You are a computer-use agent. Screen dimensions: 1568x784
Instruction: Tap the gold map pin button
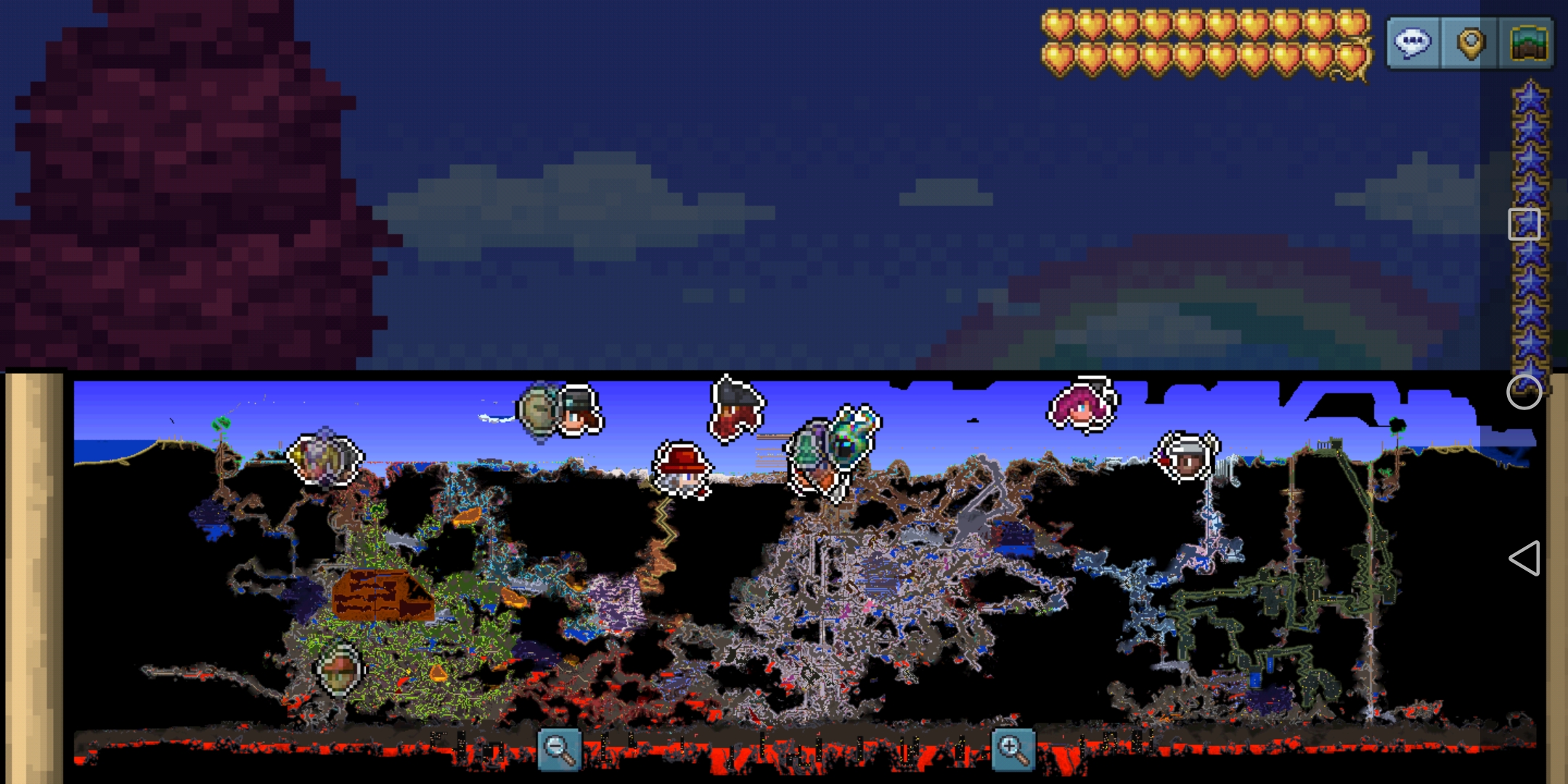[1470, 43]
